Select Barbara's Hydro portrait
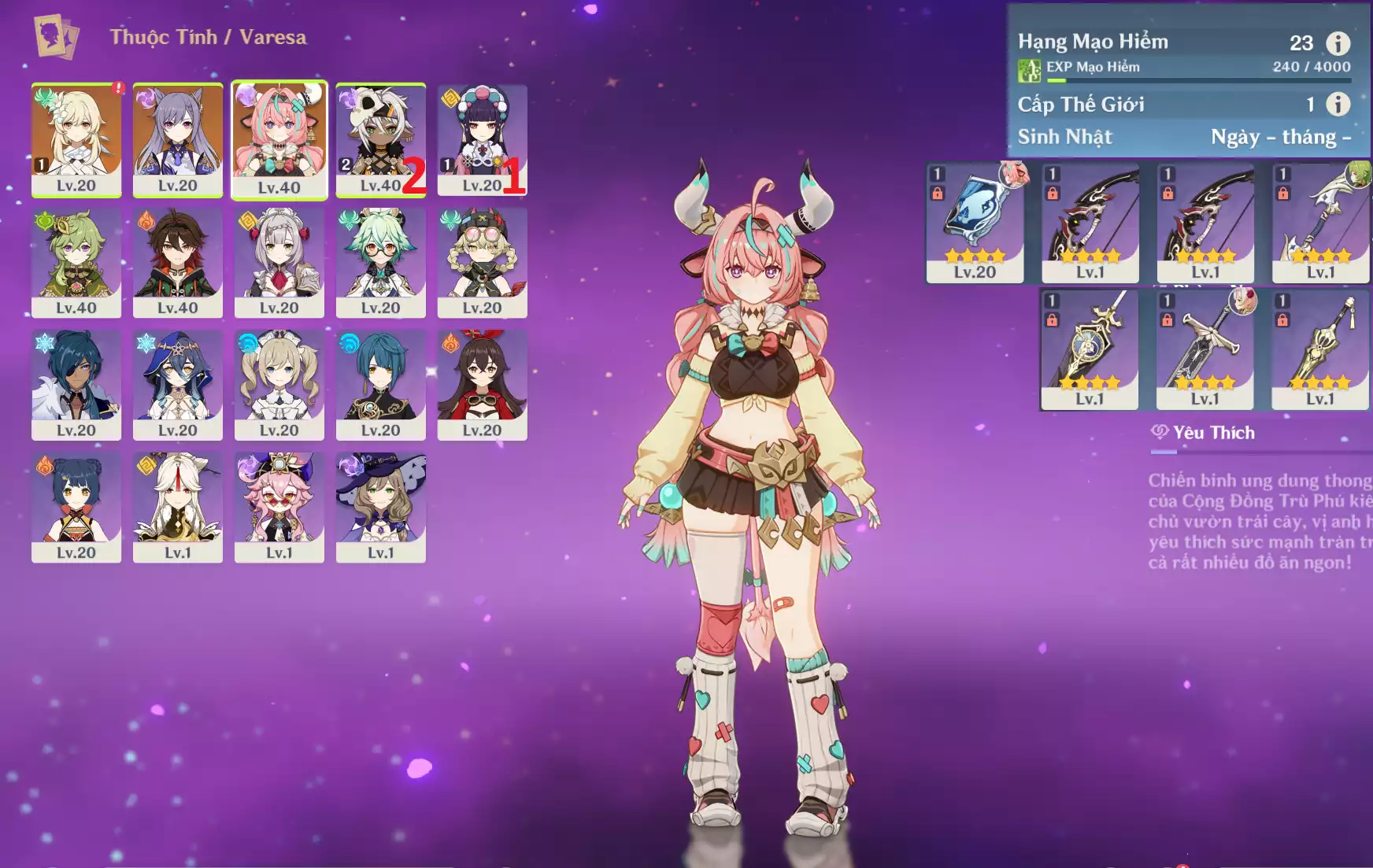 (279, 385)
